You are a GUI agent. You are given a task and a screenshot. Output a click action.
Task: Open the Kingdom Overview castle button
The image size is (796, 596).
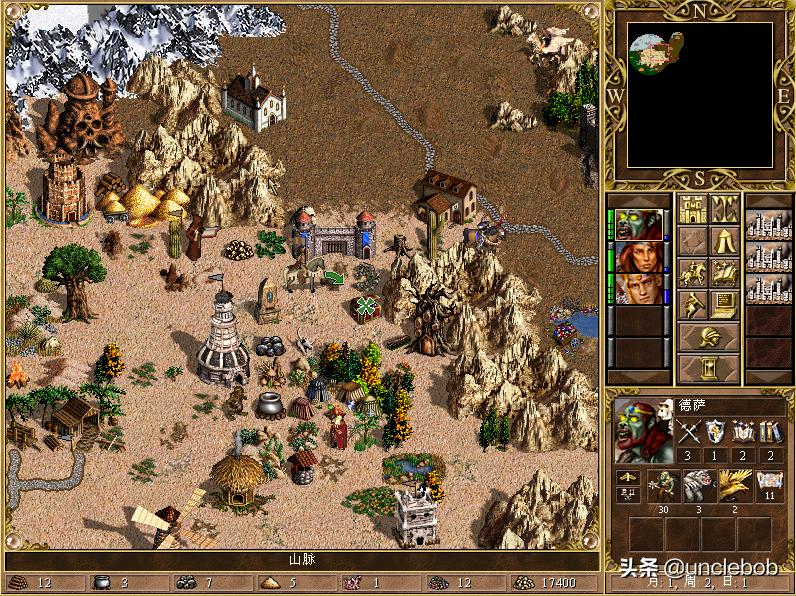click(x=693, y=209)
